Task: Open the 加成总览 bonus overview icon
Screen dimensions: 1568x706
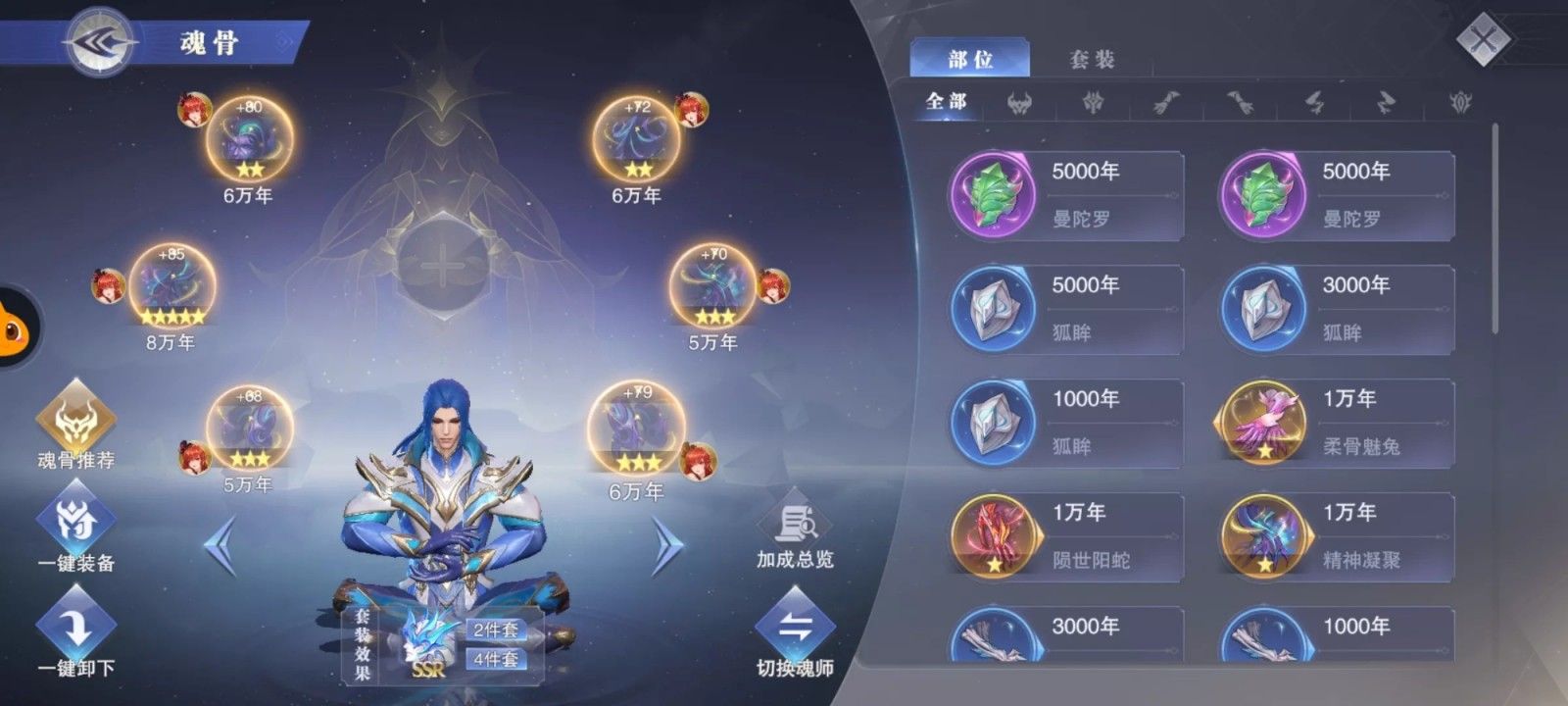Action: tap(796, 525)
